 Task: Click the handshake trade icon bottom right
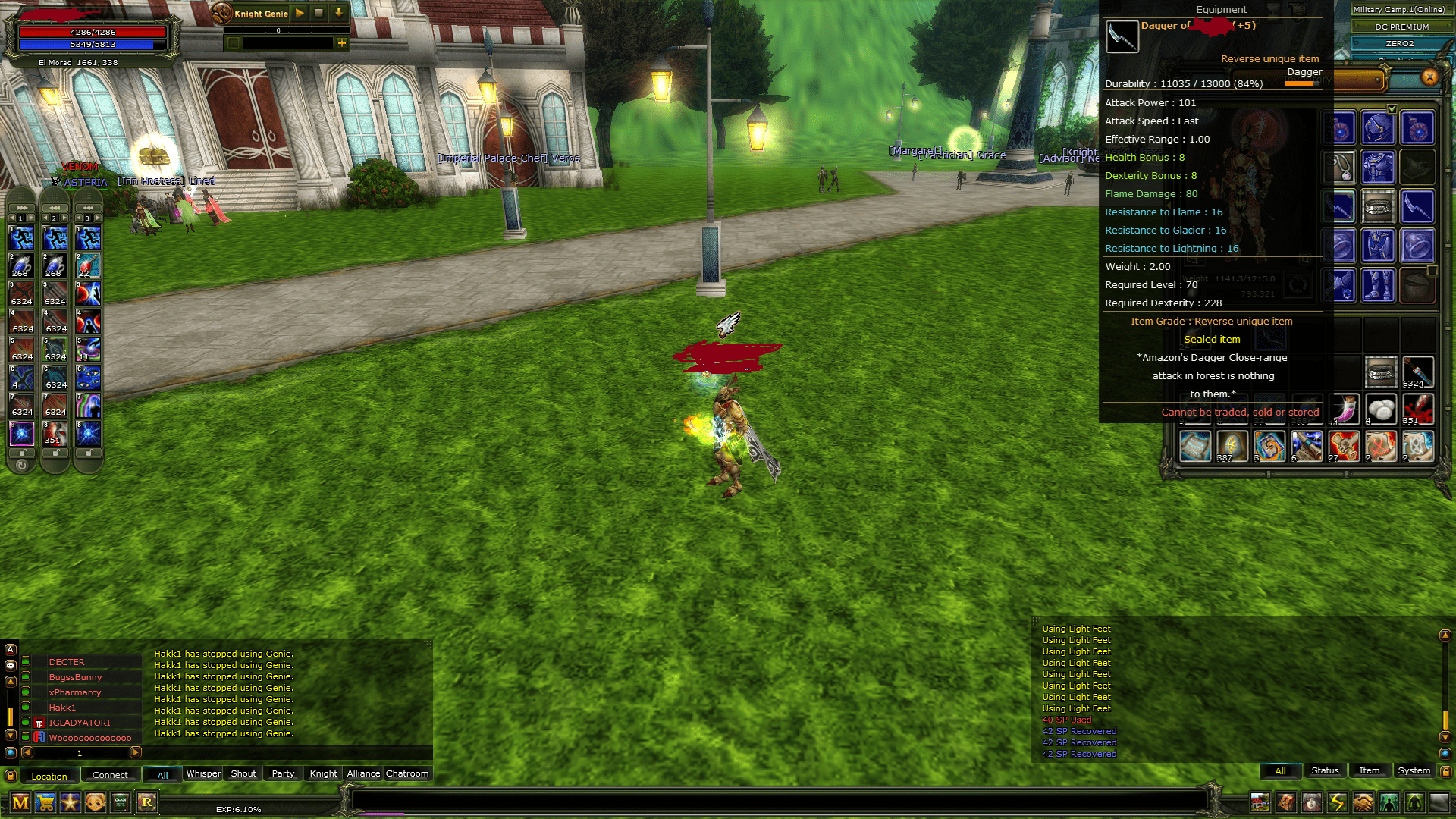(1363, 802)
